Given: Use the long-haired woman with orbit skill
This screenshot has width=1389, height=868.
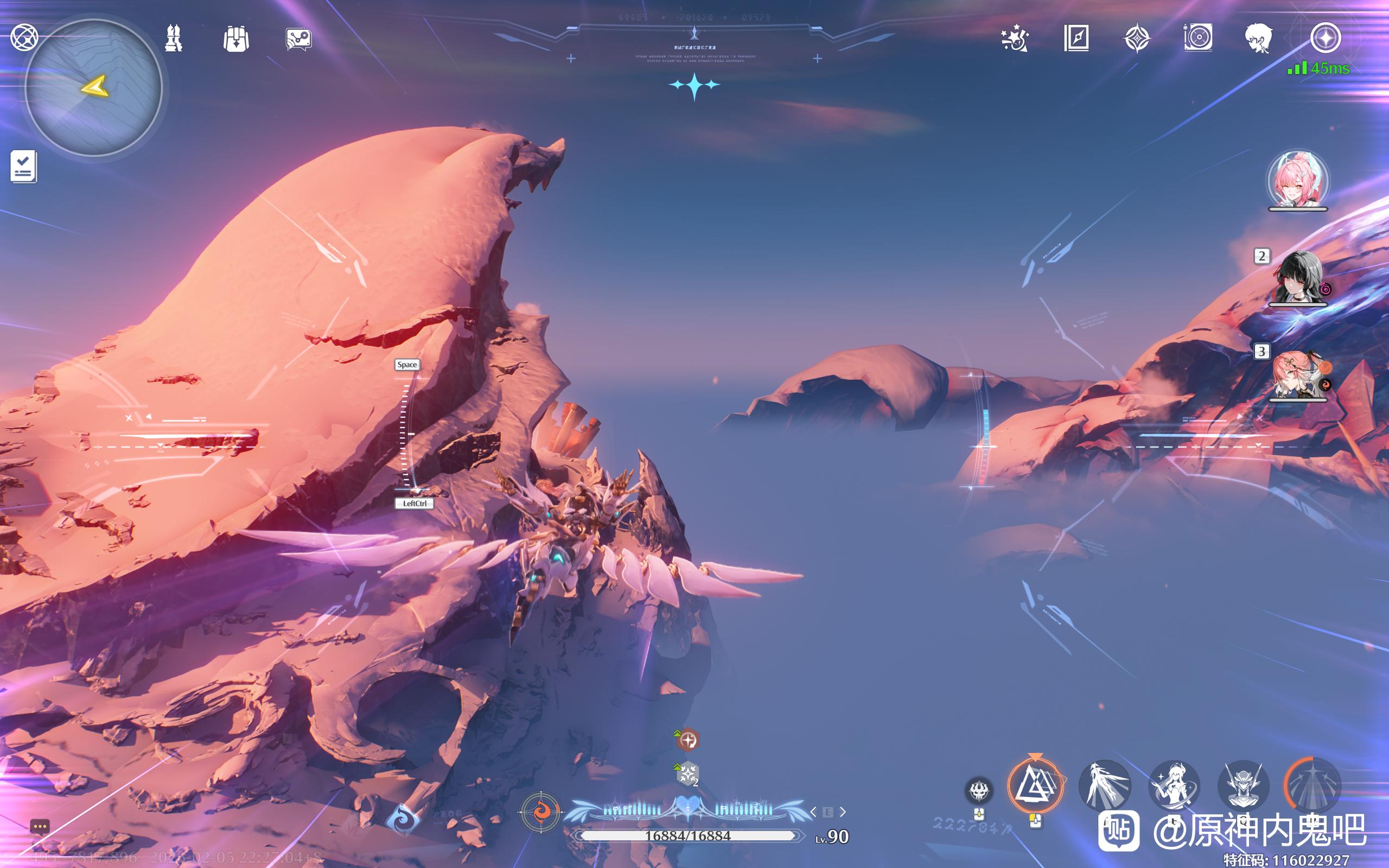Looking at the screenshot, I should (x=1173, y=786).
